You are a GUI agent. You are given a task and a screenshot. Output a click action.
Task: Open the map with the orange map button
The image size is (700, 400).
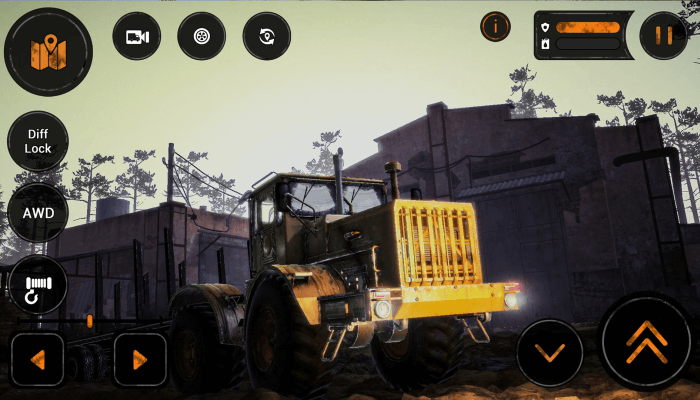48,52
